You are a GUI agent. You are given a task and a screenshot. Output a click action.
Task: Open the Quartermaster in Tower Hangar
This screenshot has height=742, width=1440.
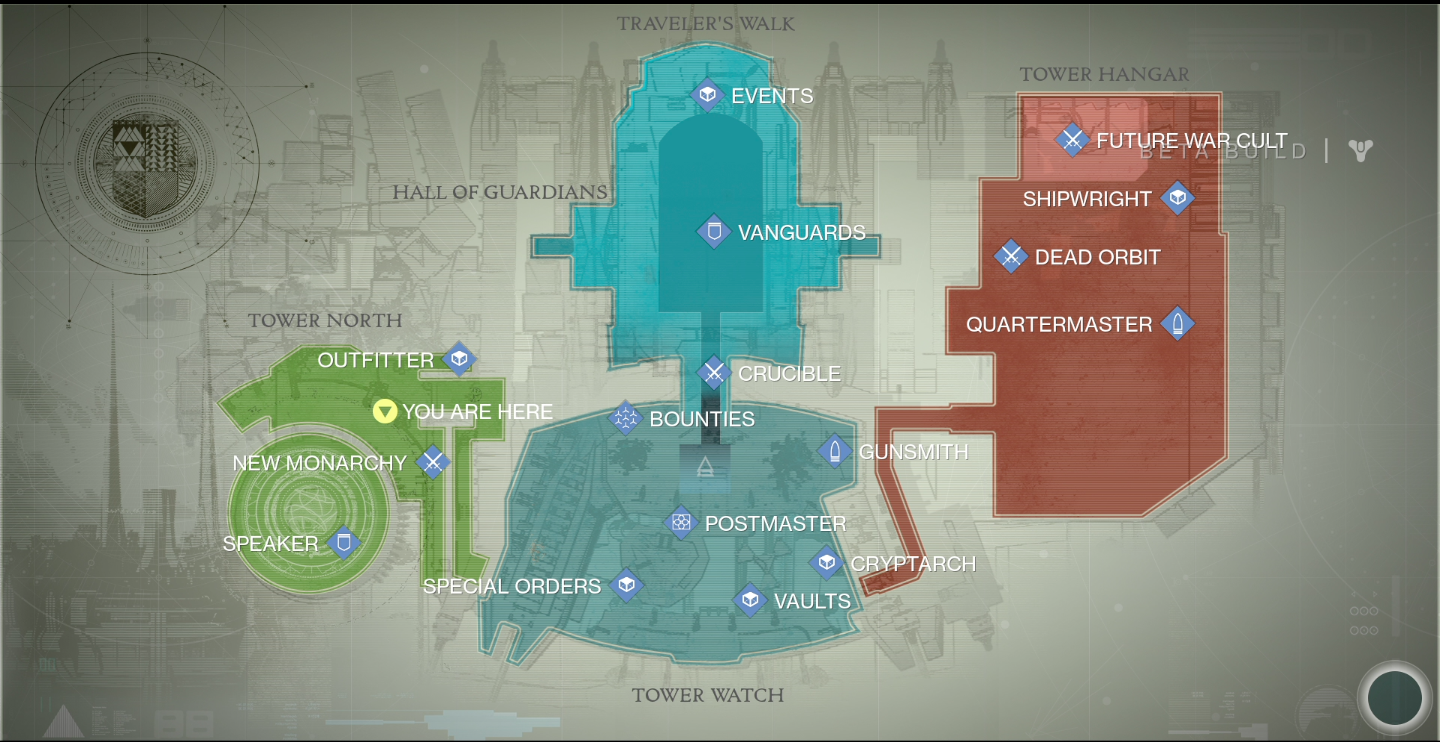1177,323
